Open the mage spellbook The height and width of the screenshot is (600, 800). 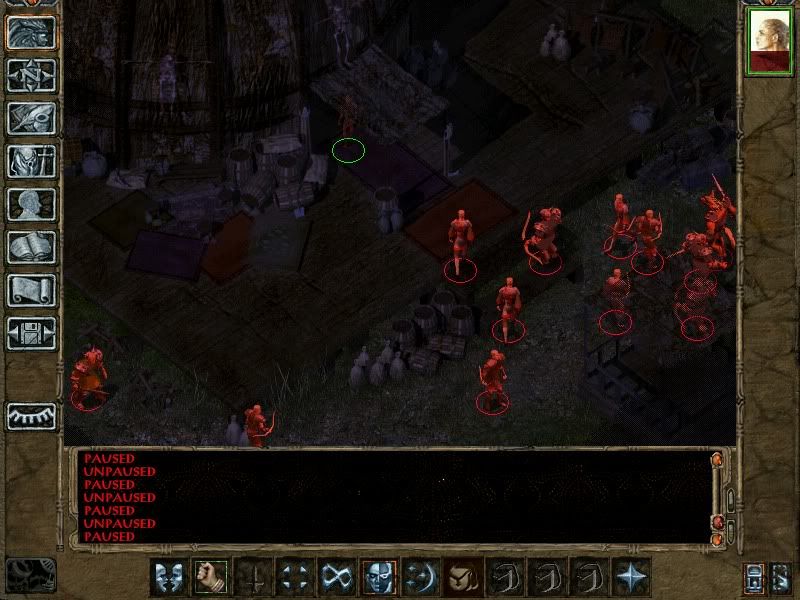point(31,247)
